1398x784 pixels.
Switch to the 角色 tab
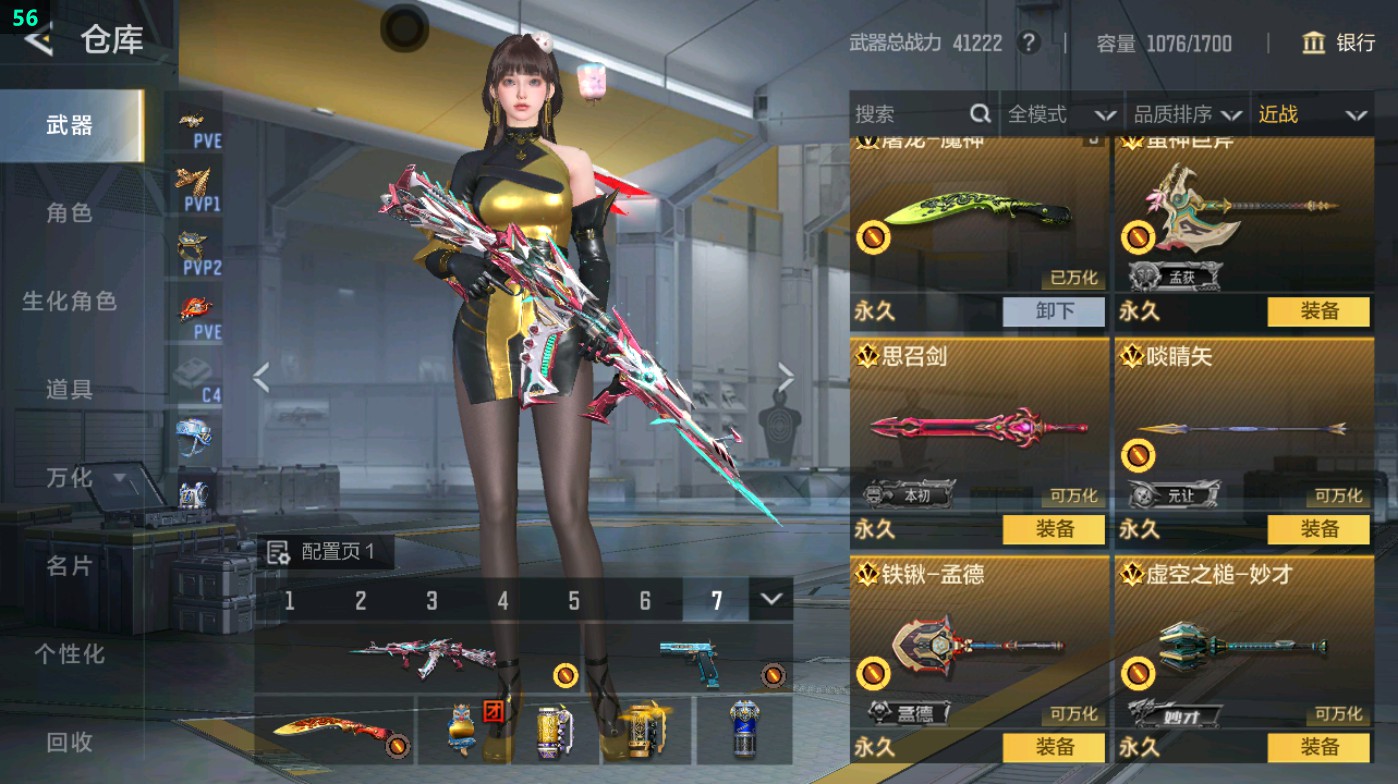72,214
